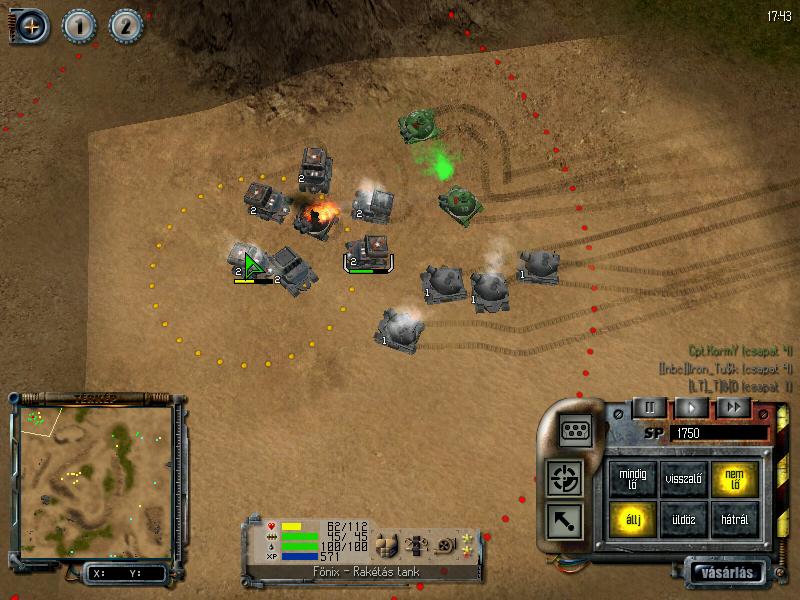Activate fast-forward game speed
This screenshot has width=800, height=600.
coord(733,407)
